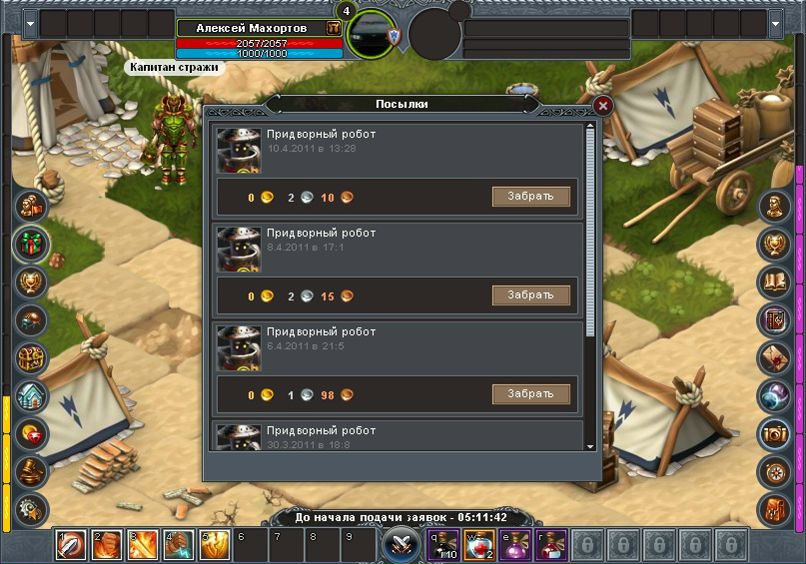806x564 pixels.
Task: Open the open book journal icon
Action: click(775, 282)
